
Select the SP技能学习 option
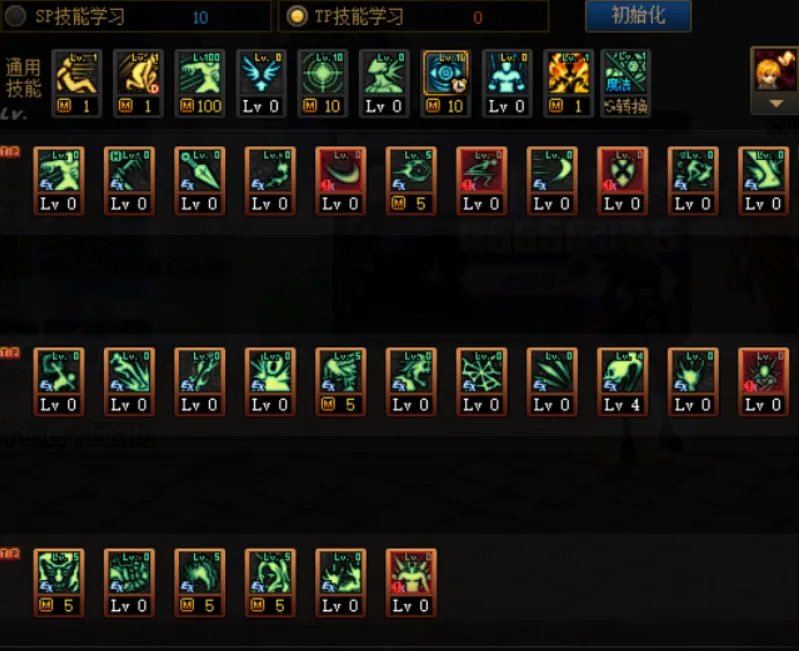pos(16,17)
